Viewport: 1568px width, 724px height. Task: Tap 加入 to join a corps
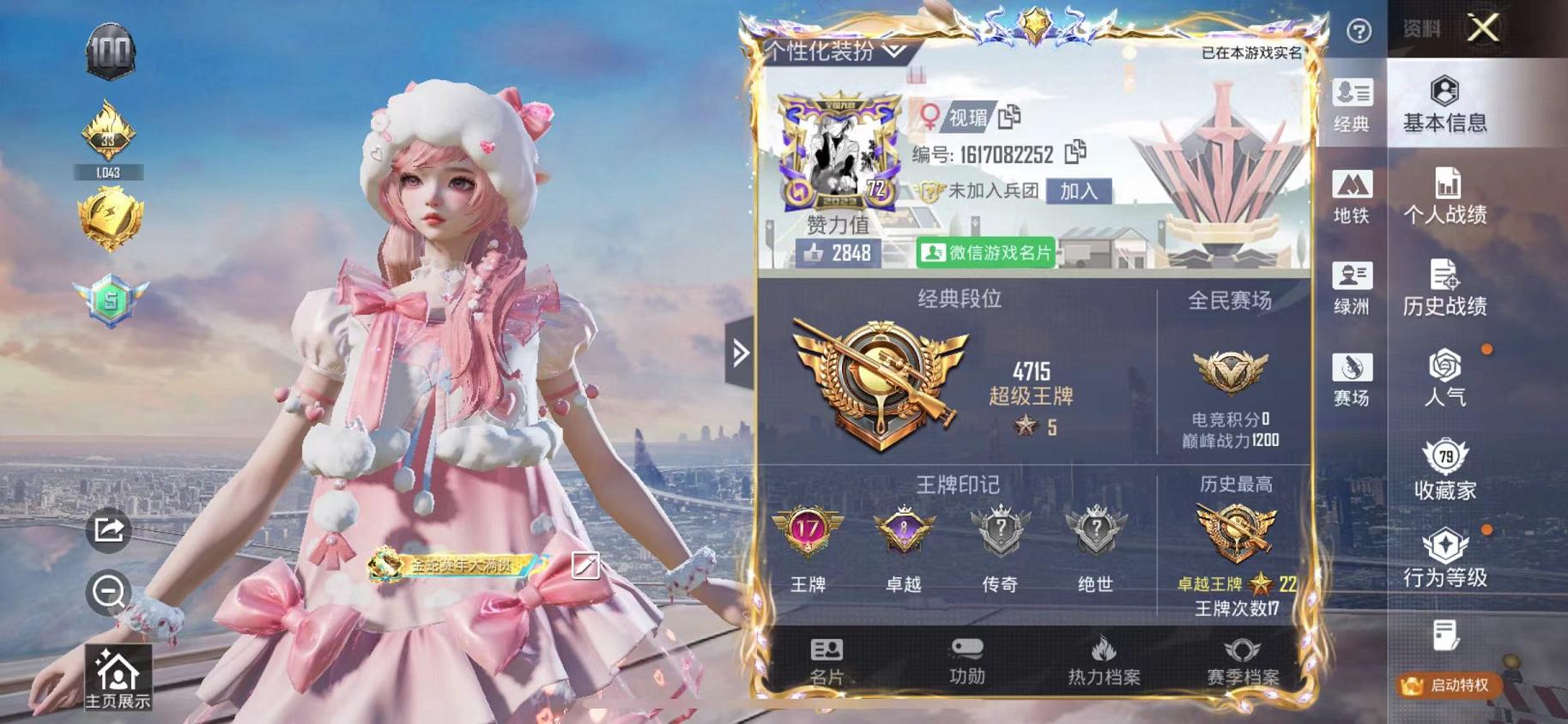click(x=1081, y=190)
